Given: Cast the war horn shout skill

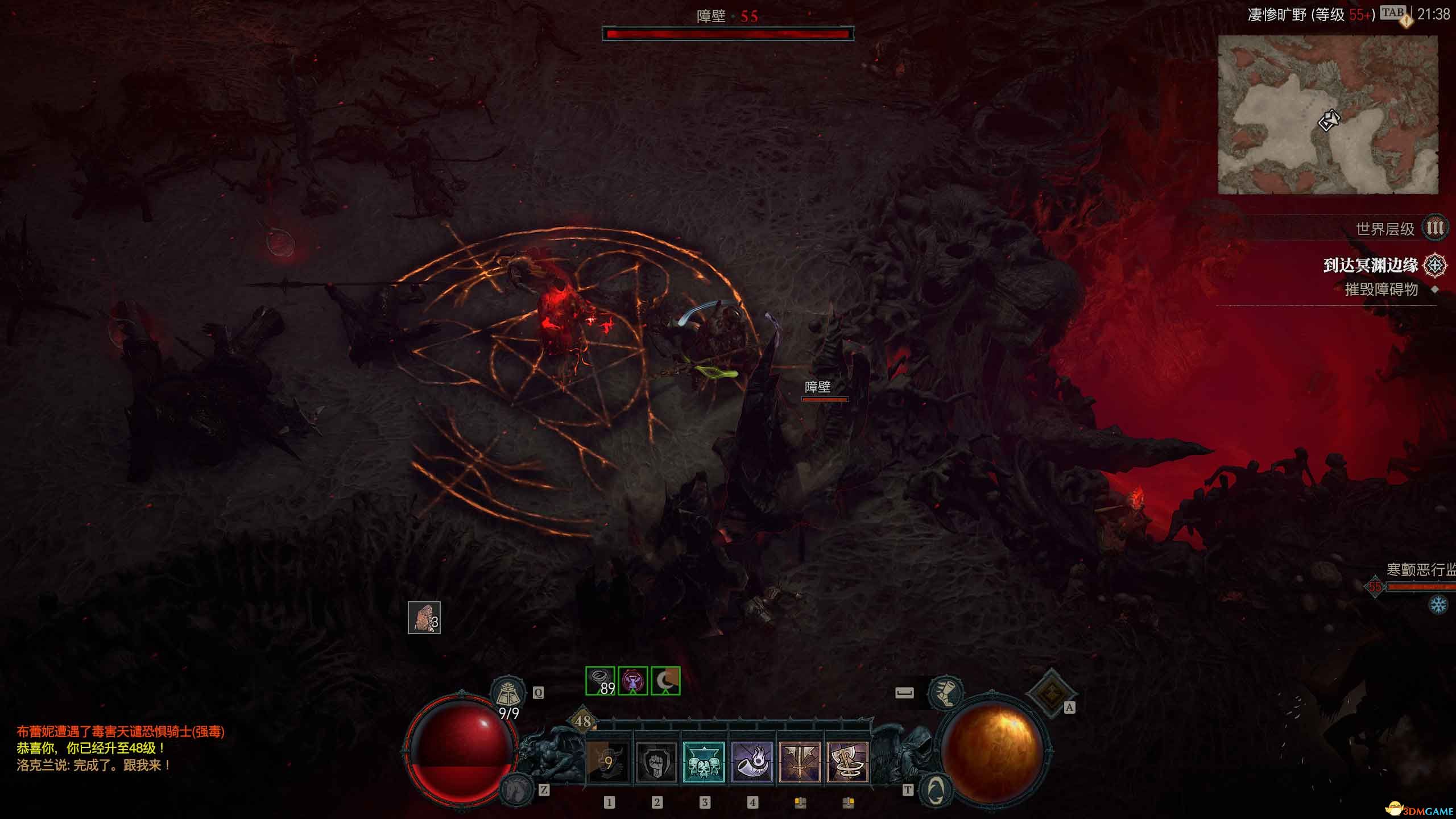Looking at the screenshot, I should [x=752, y=762].
